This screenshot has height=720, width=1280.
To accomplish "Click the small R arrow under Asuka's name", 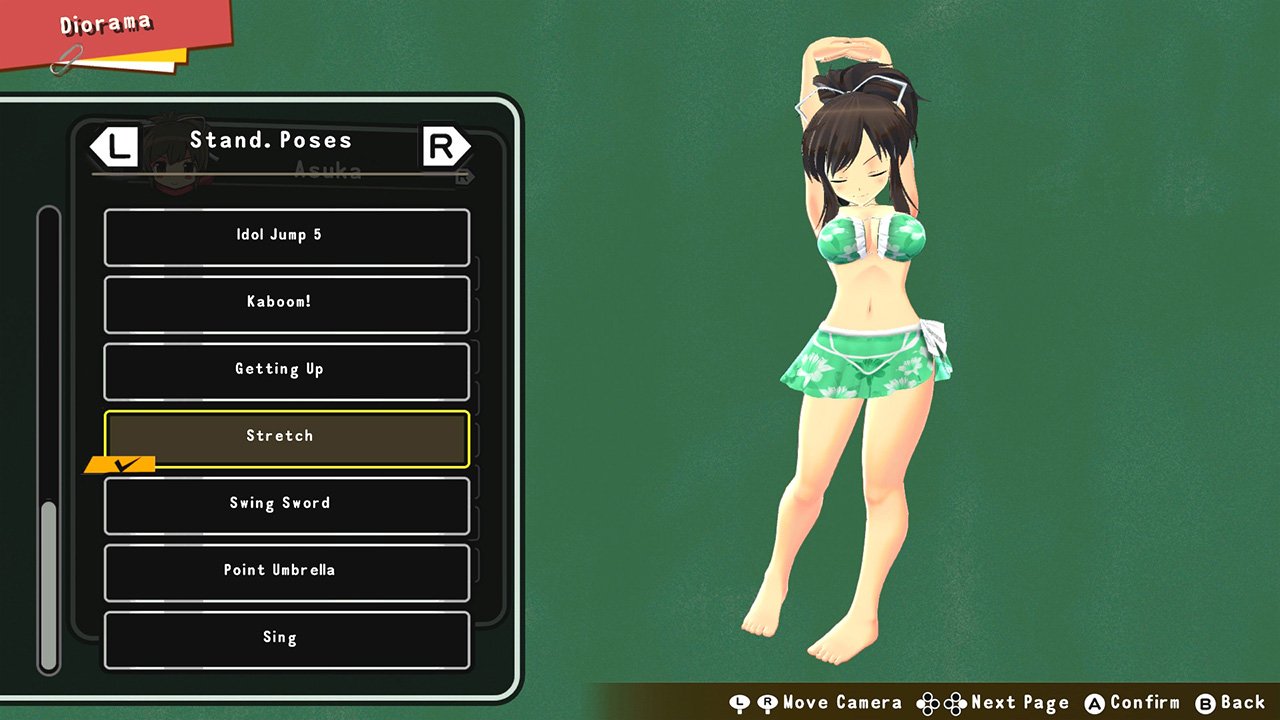I will pos(463,176).
